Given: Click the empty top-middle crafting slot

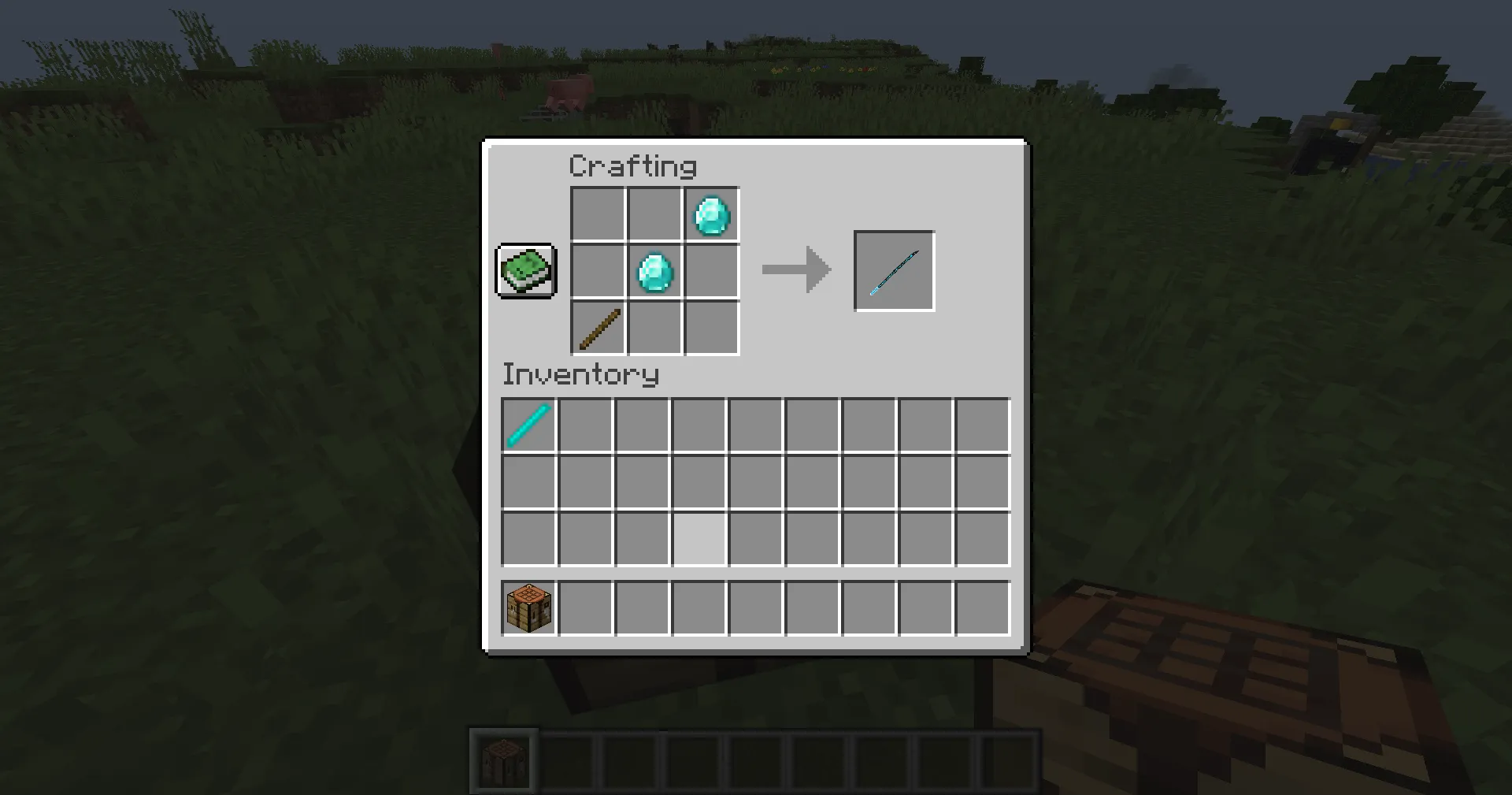Looking at the screenshot, I should coord(654,213).
